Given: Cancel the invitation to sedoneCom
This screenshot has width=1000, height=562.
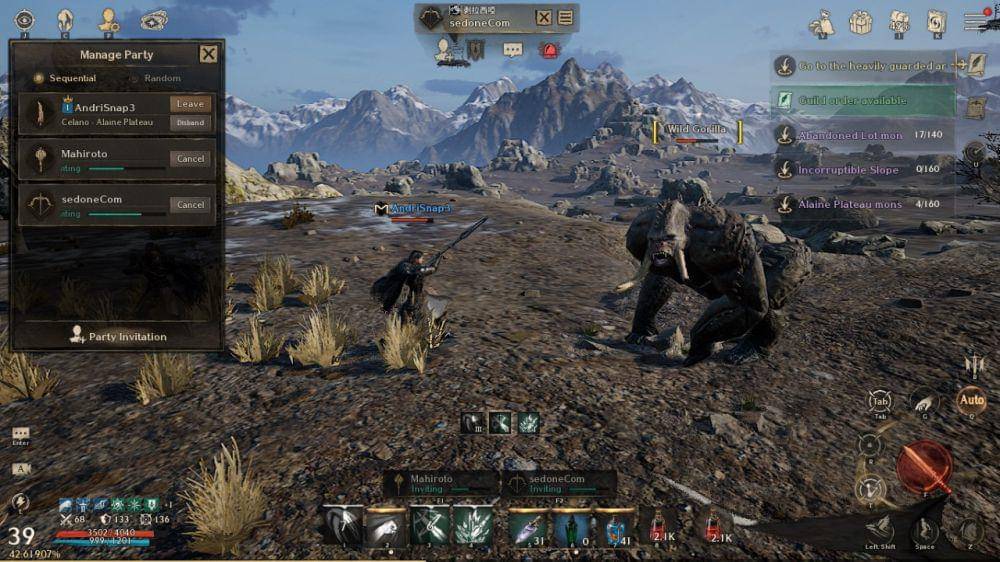Looking at the screenshot, I should [190, 205].
